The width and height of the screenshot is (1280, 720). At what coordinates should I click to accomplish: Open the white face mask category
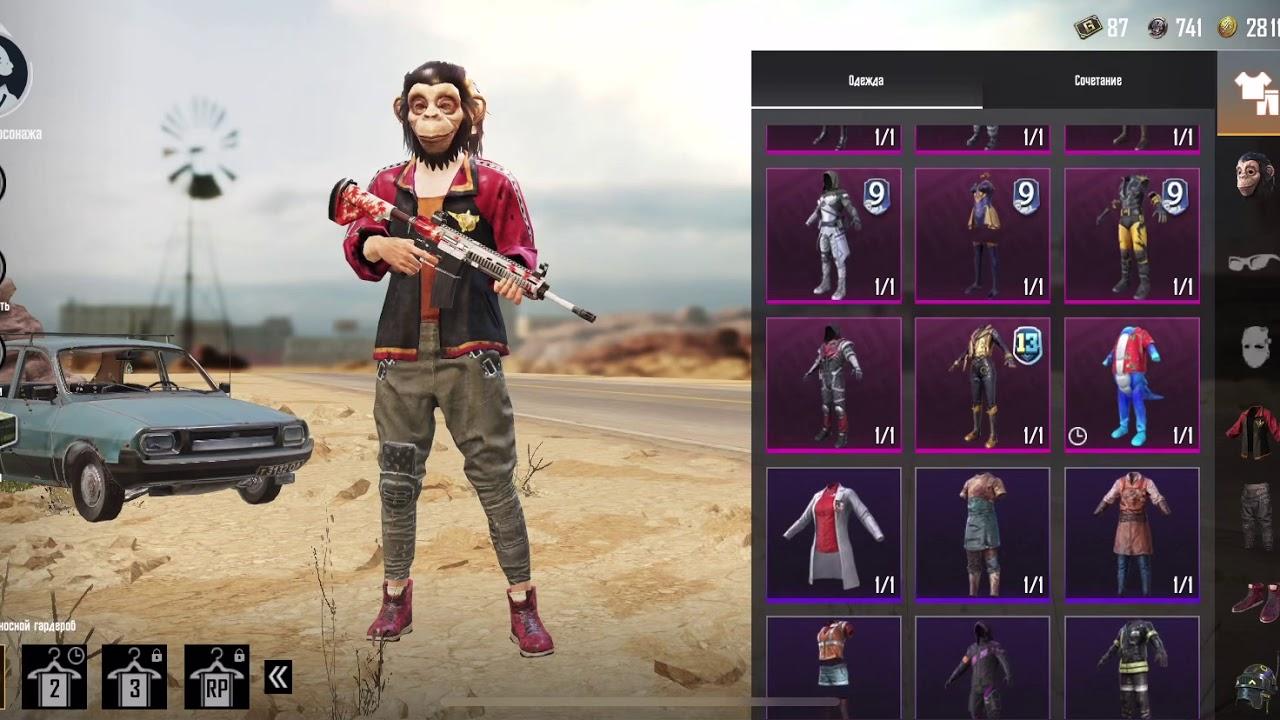pos(1252,346)
